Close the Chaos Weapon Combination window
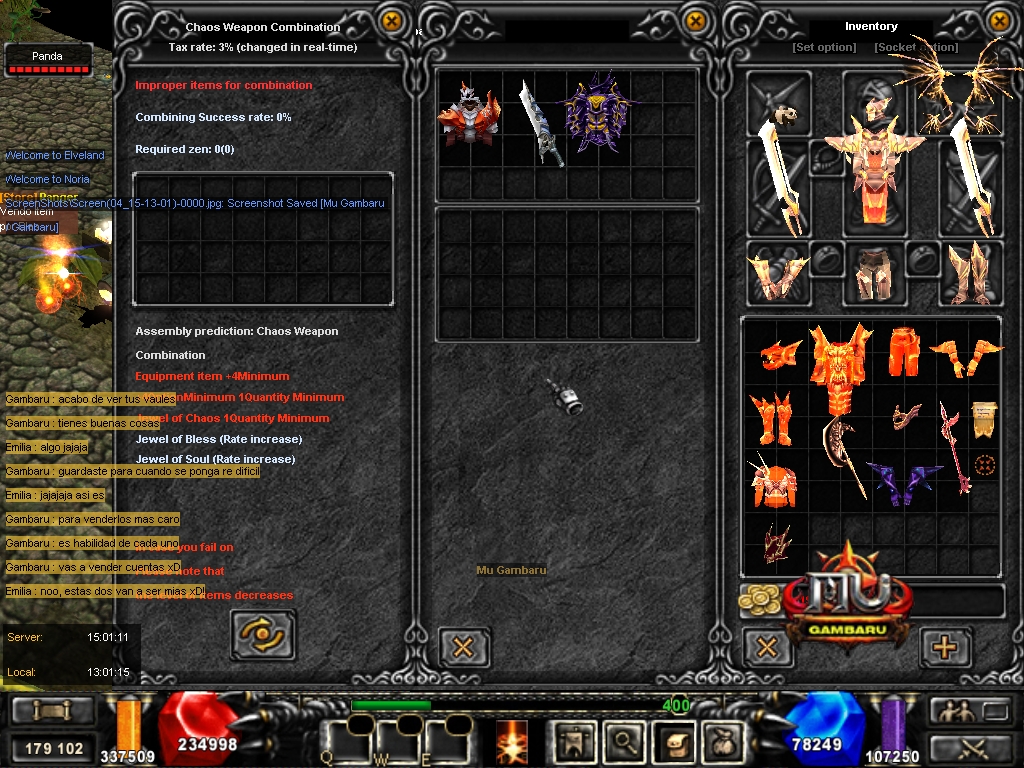 392,20
